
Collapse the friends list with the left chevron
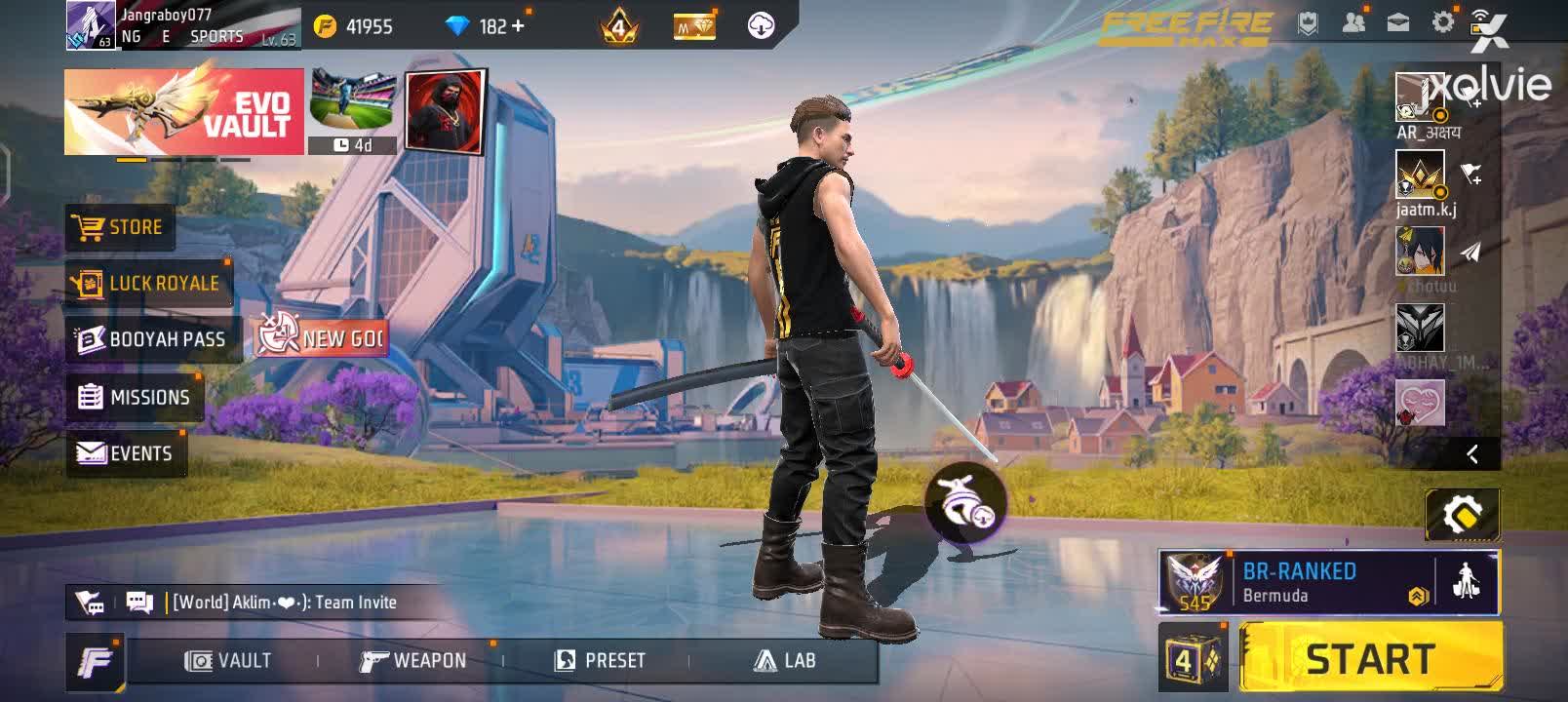(x=1473, y=453)
